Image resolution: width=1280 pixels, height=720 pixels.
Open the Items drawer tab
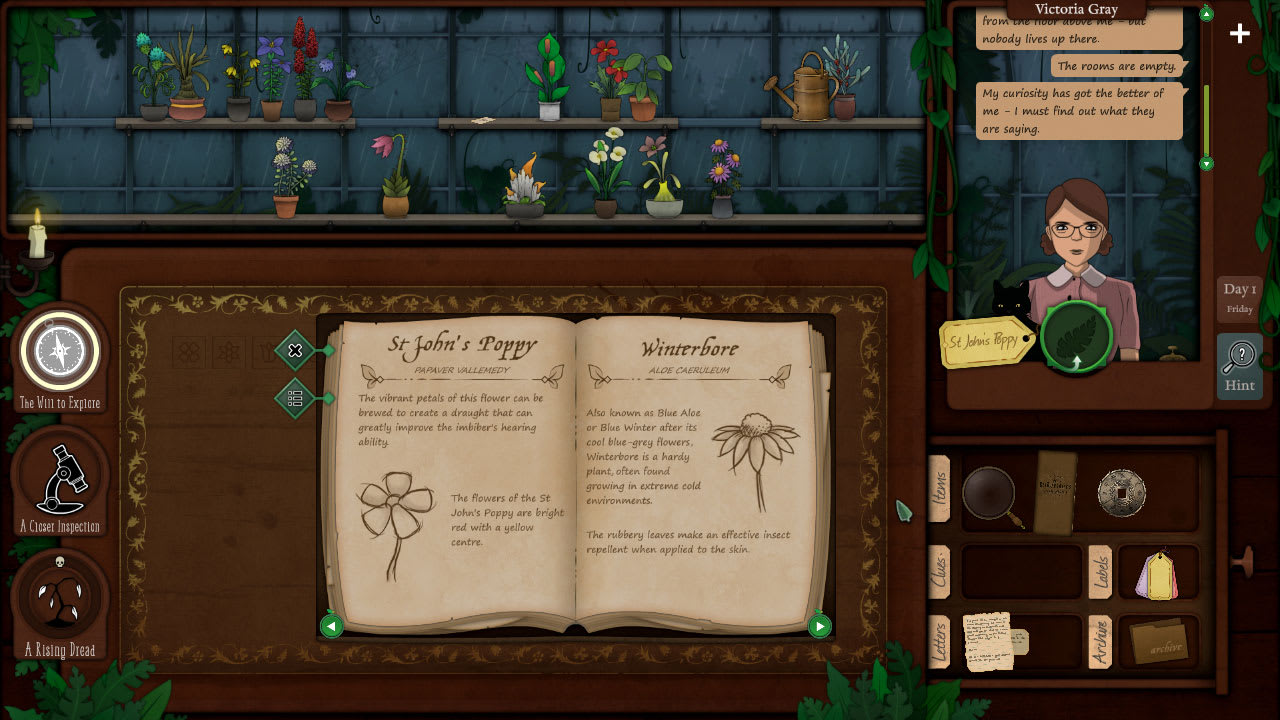[x=940, y=489]
